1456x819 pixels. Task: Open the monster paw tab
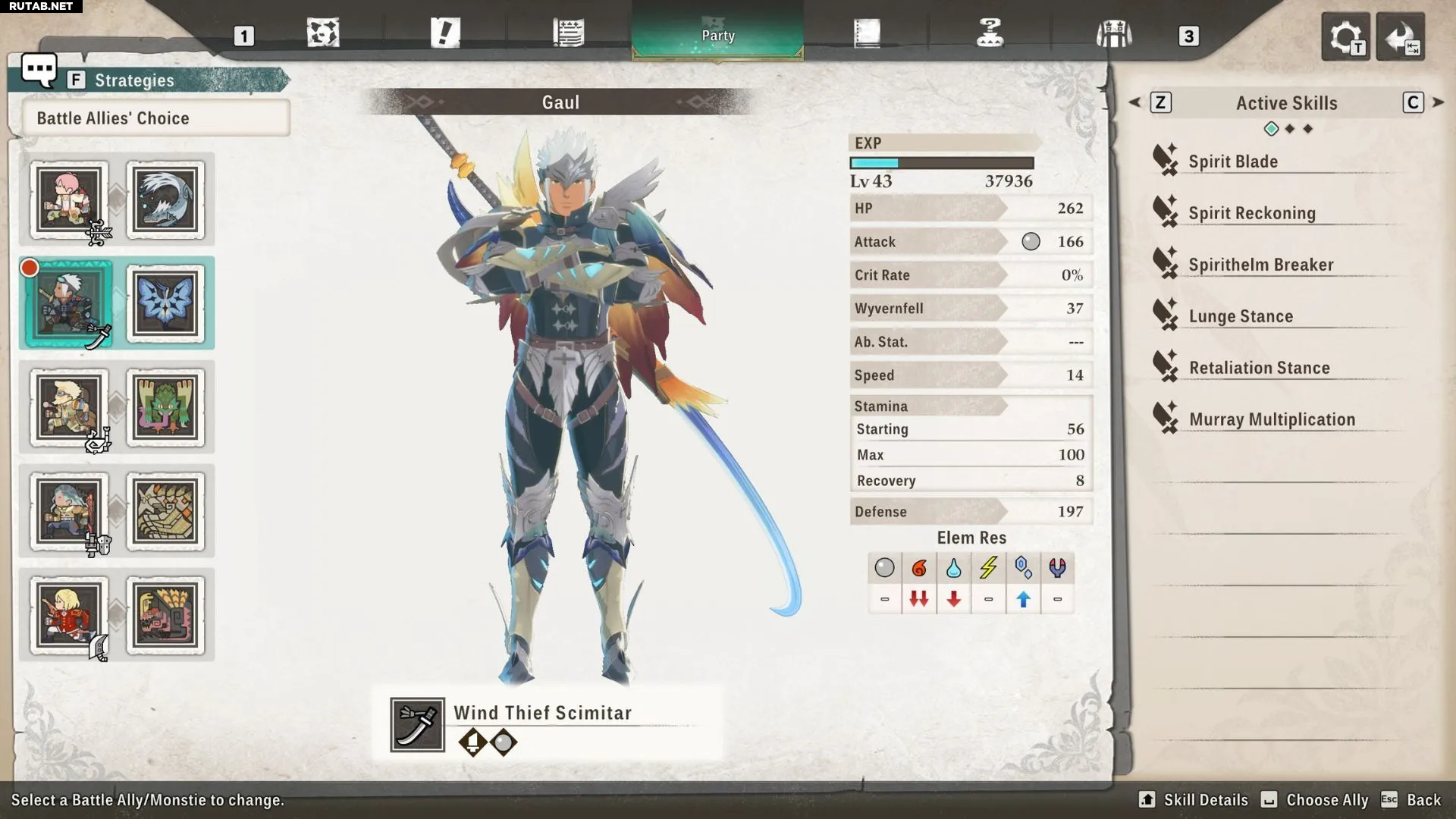(x=323, y=33)
